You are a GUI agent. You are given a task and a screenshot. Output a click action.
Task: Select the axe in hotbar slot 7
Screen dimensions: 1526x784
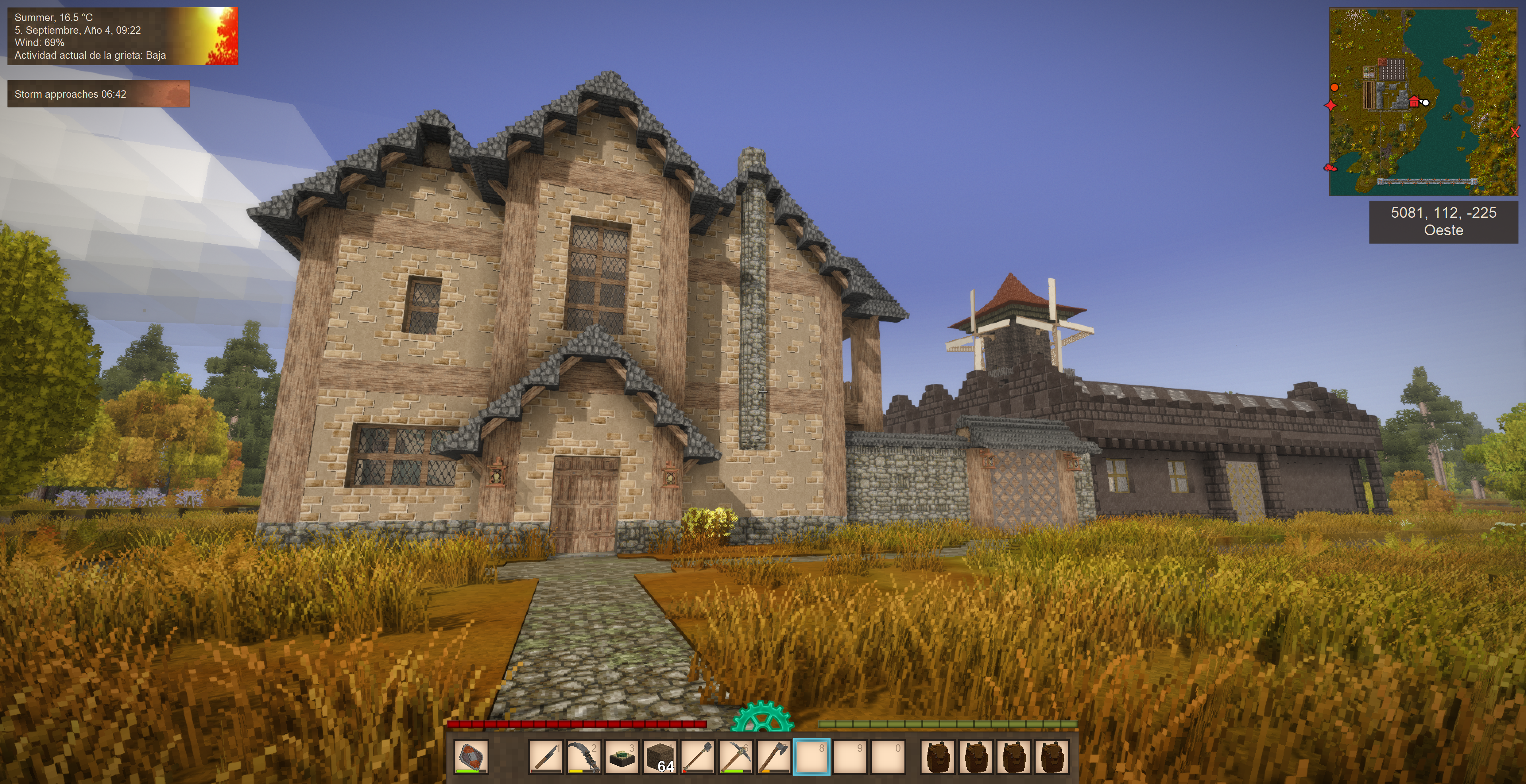tap(773, 757)
